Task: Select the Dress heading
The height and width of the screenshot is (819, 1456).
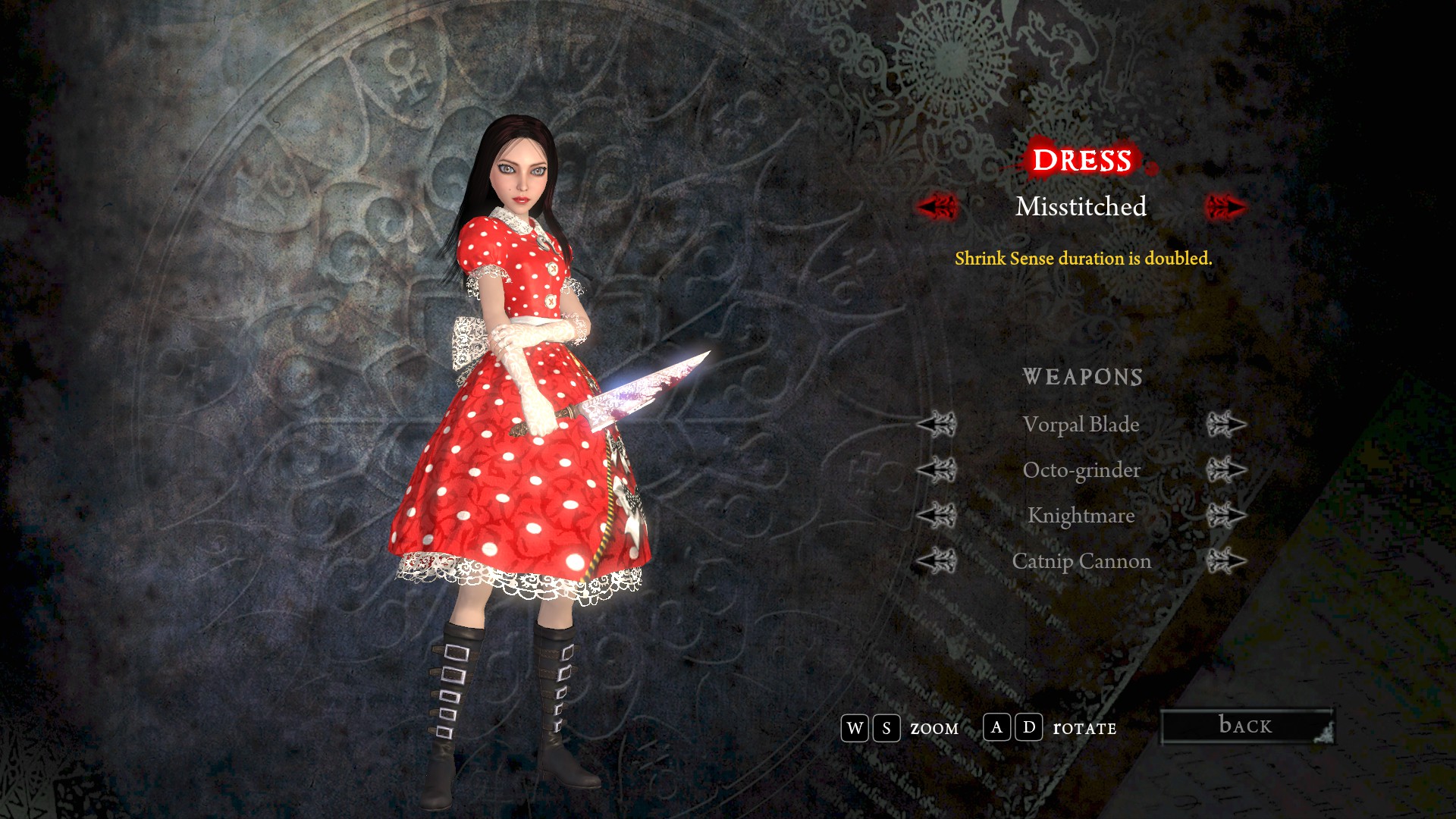Action: (x=1081, y=161)
